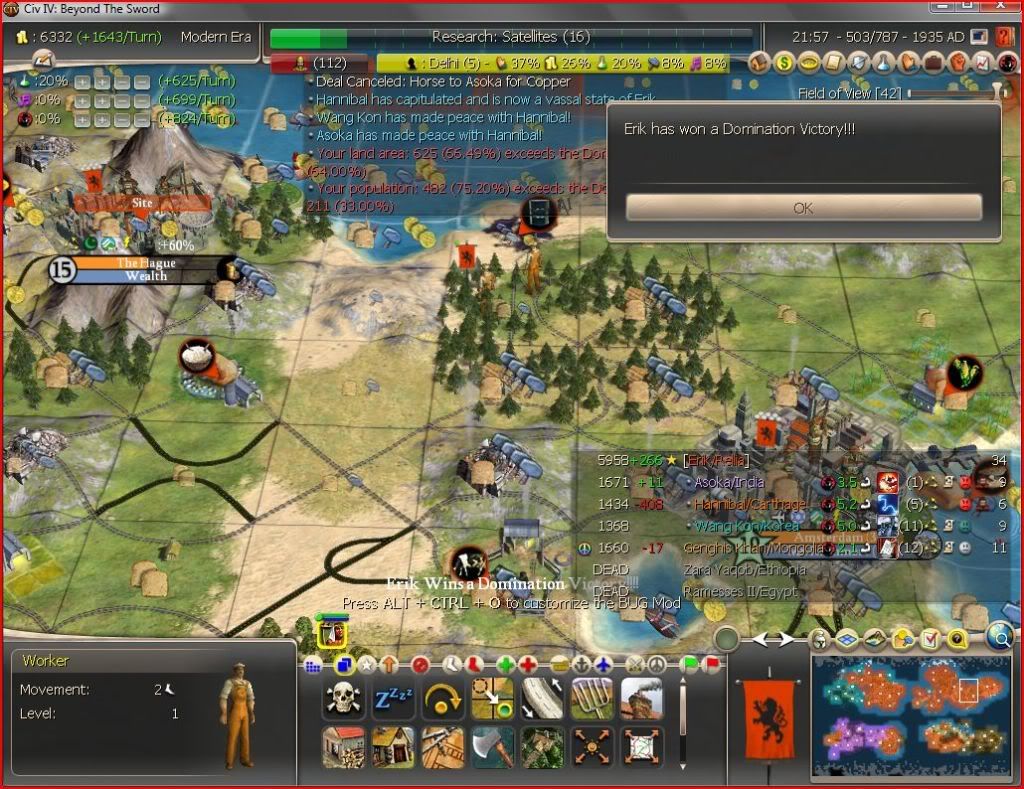This screenshot has height=789, width=1024.
Task: Open the Domestic Advisor house icon
Action: [759, 64]
